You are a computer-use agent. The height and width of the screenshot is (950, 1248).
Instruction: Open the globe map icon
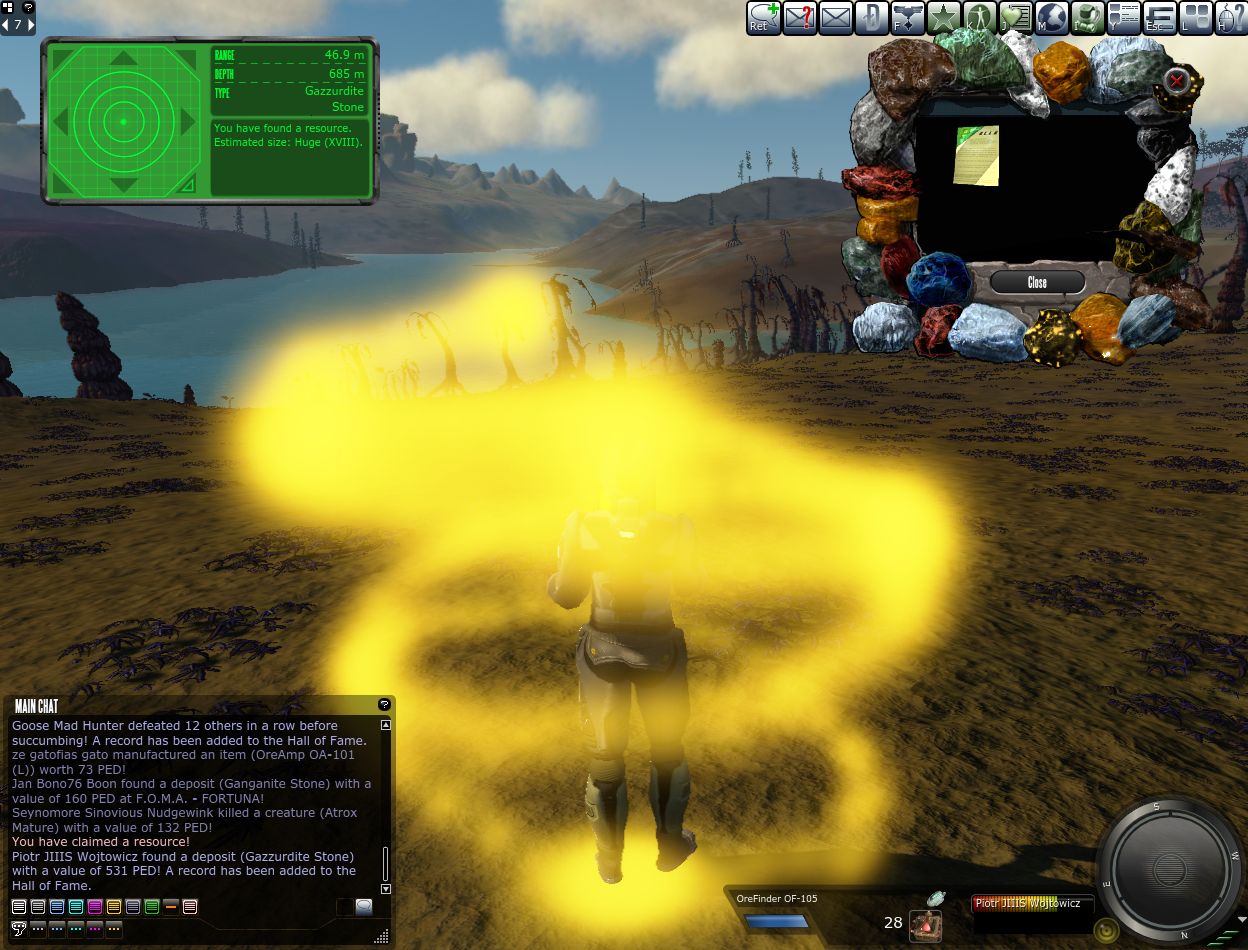click(1051, 18)
